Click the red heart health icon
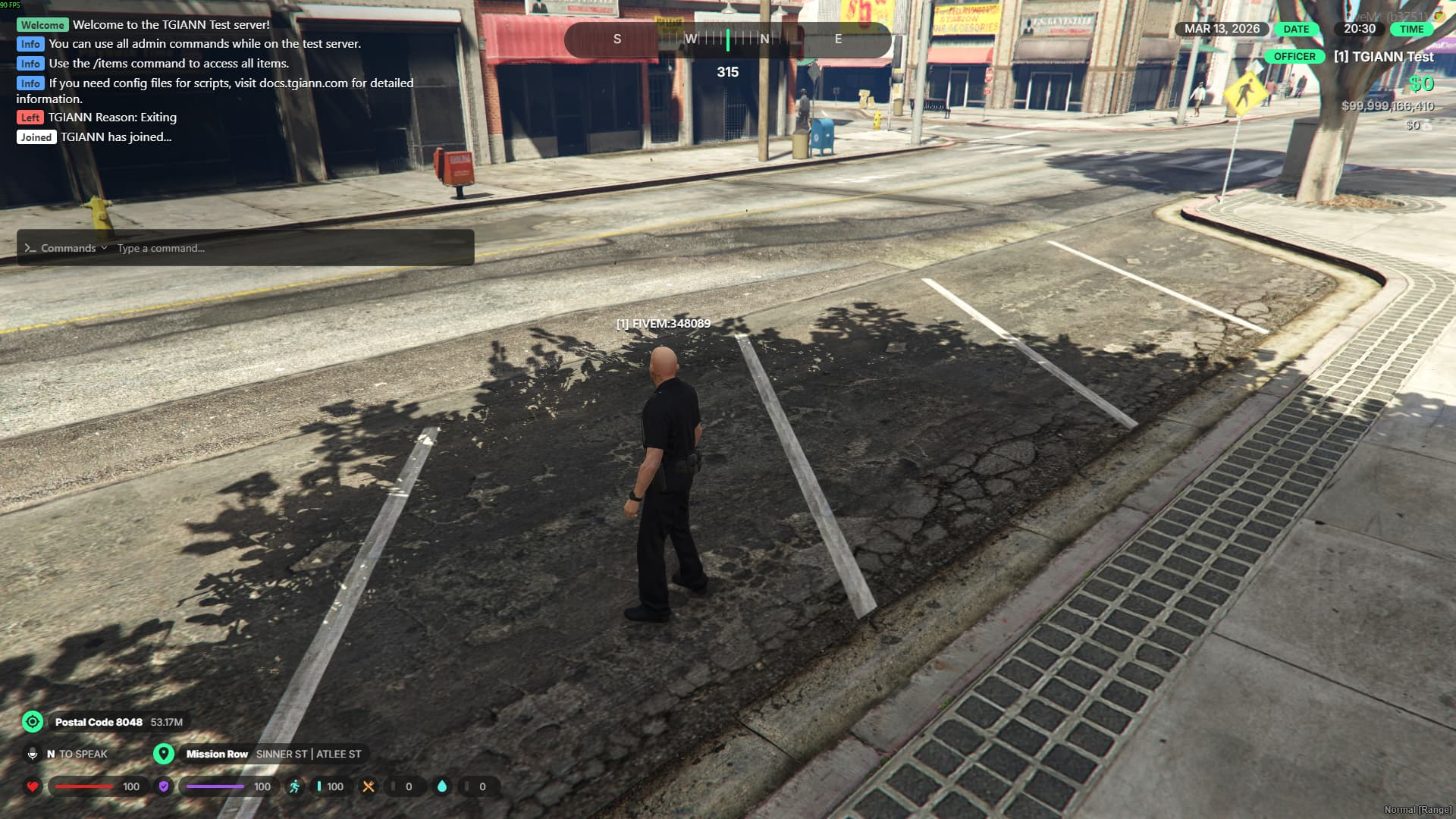This screenshot has height=819, width=1456. coord(33,786)
